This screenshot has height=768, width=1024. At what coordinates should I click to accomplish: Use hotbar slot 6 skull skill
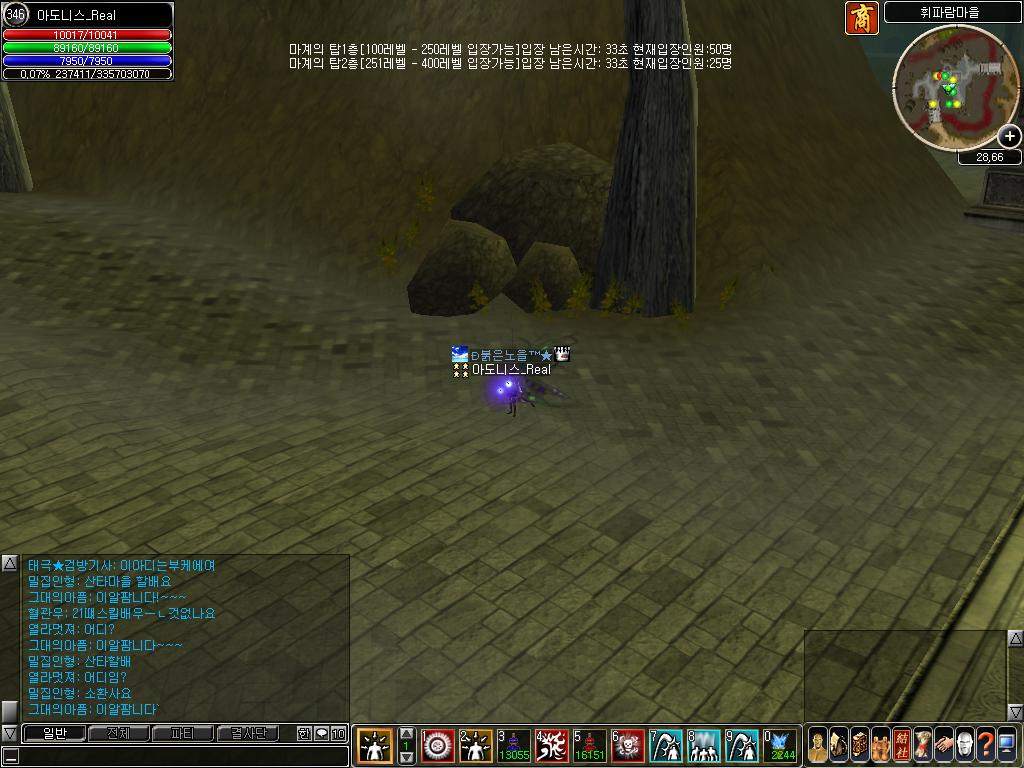click(627, 745)
